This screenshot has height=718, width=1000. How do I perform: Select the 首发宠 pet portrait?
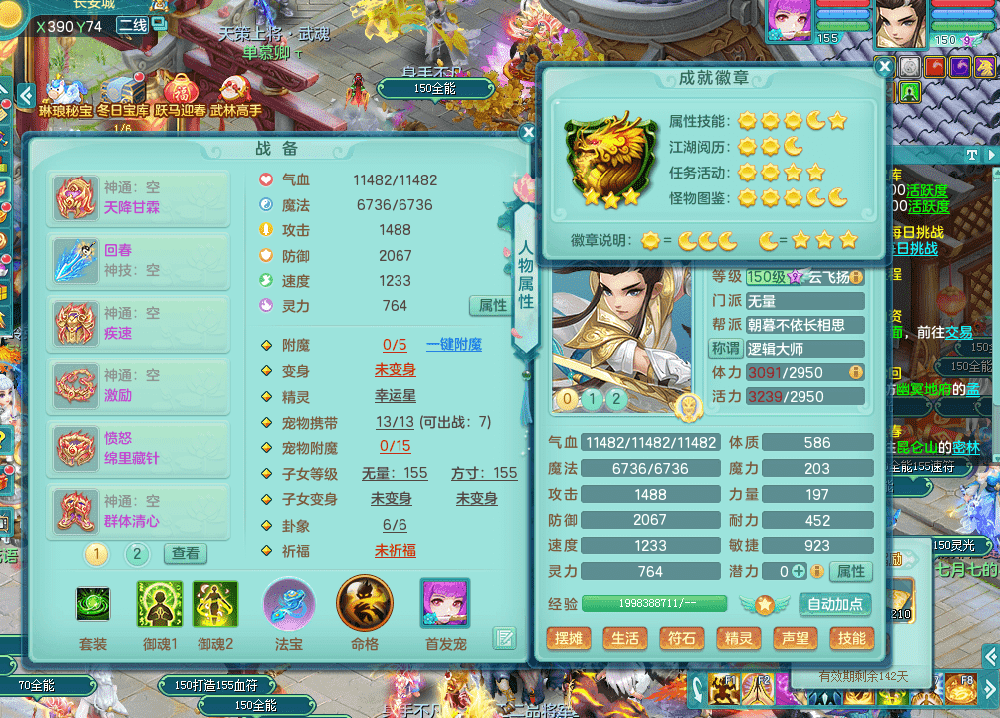444,604
